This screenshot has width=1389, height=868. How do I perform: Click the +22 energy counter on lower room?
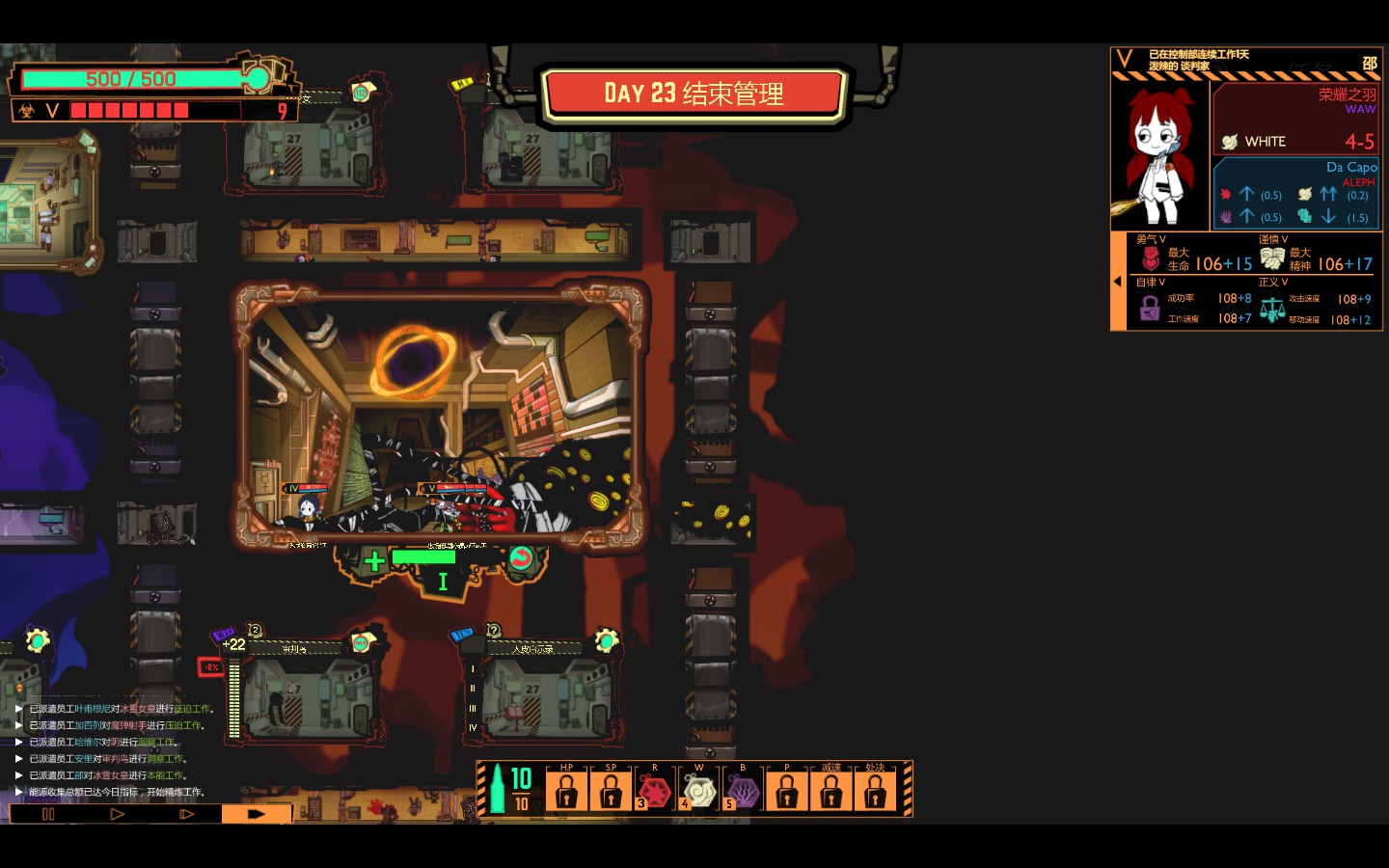coord(233,644)
